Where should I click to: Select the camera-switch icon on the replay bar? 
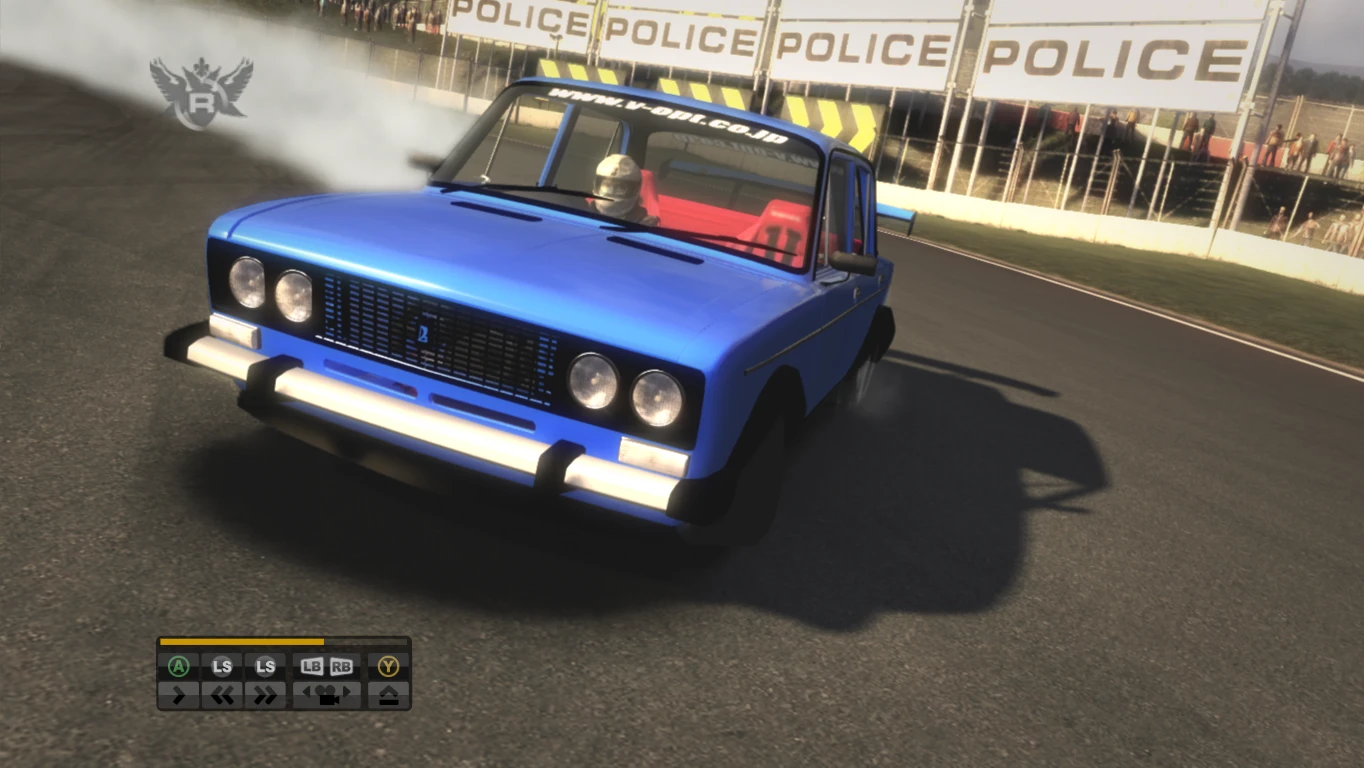328,695
